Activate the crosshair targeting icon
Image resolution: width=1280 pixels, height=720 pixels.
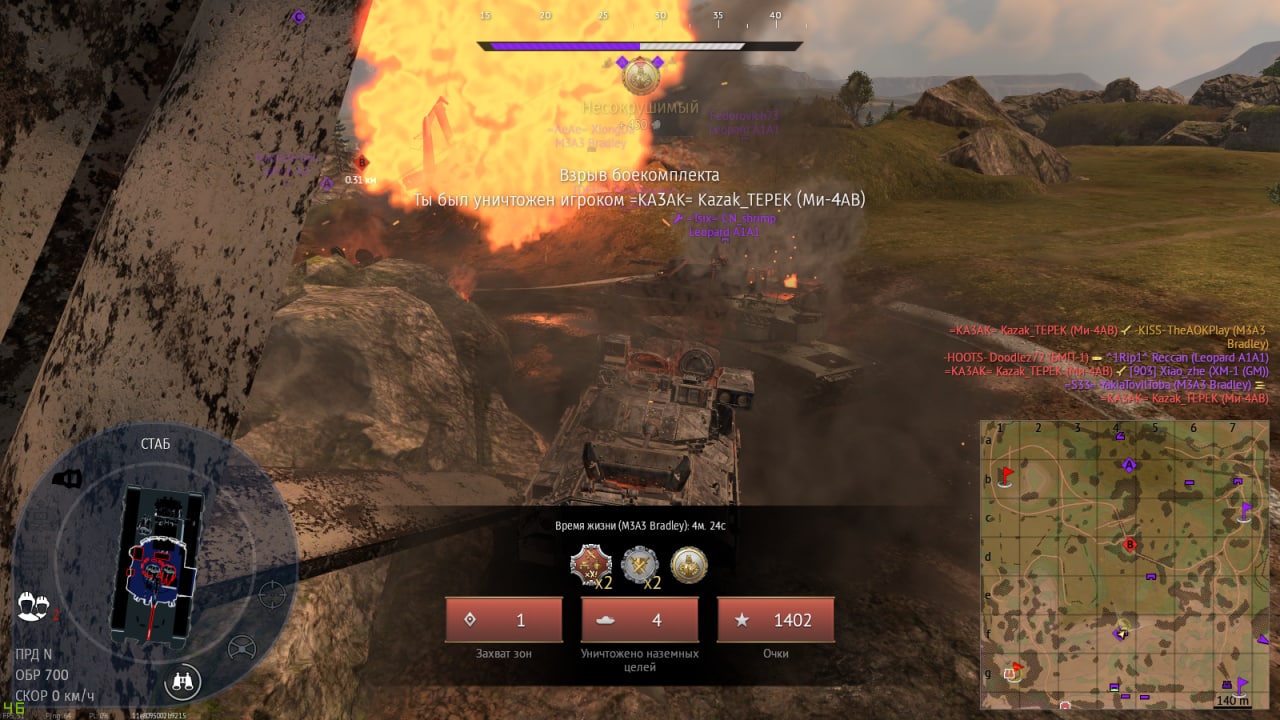point(271,594)
